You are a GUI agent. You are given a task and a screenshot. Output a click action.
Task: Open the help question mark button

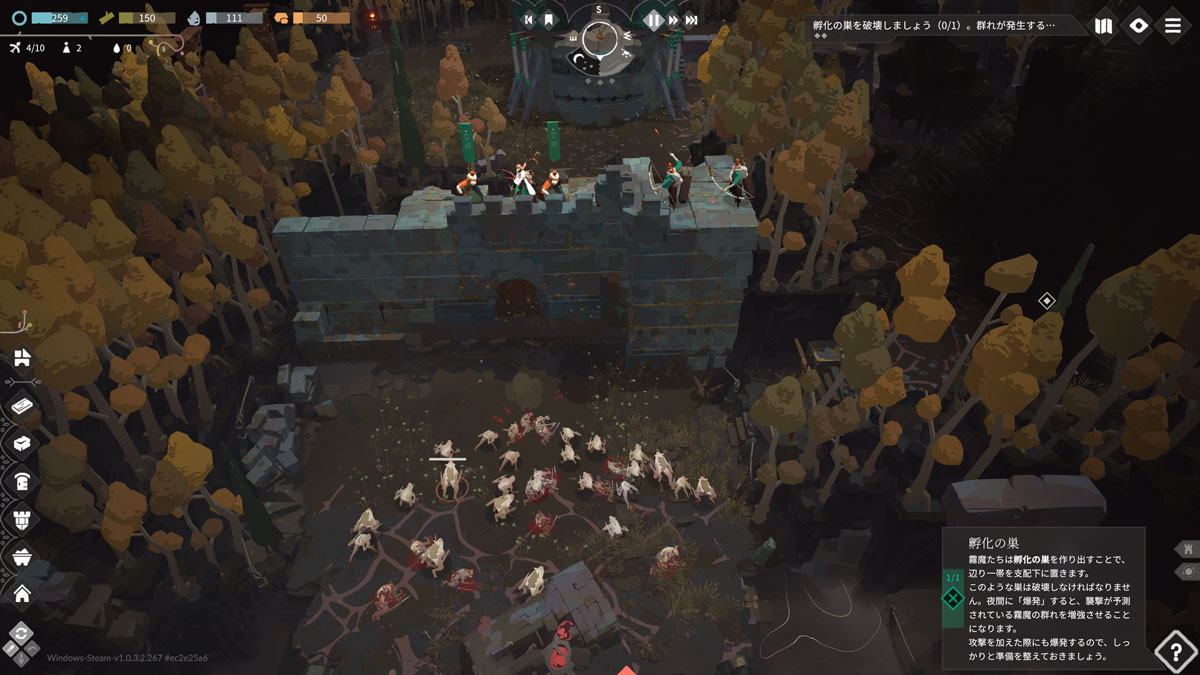click(1175, 652)
